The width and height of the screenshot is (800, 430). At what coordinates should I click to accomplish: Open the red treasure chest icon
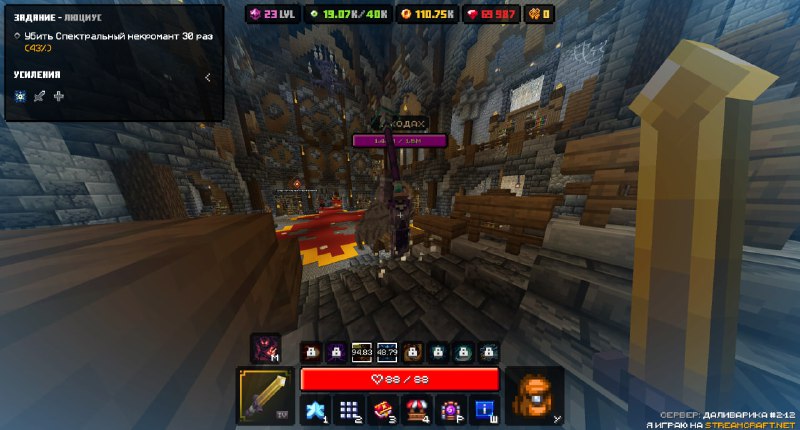(x=382, y=408)
